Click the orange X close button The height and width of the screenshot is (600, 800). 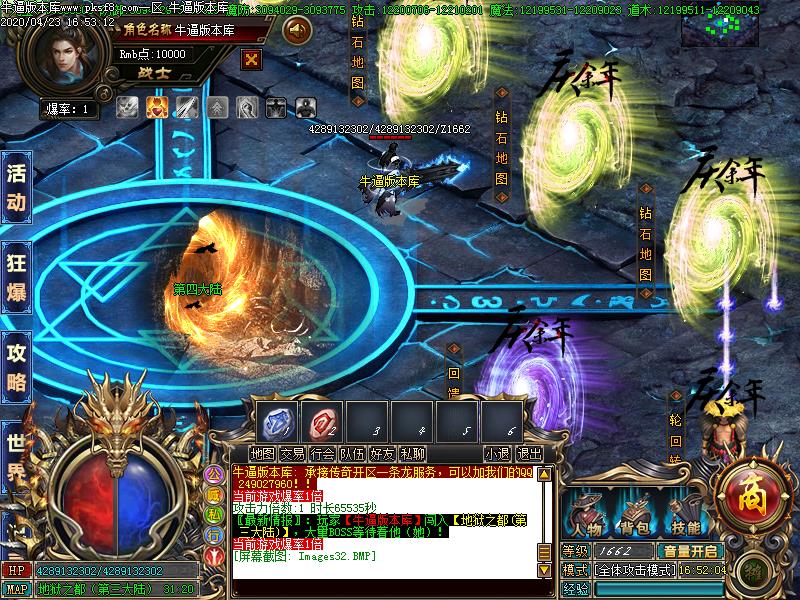pyautogui.click(x=252, y=59)
